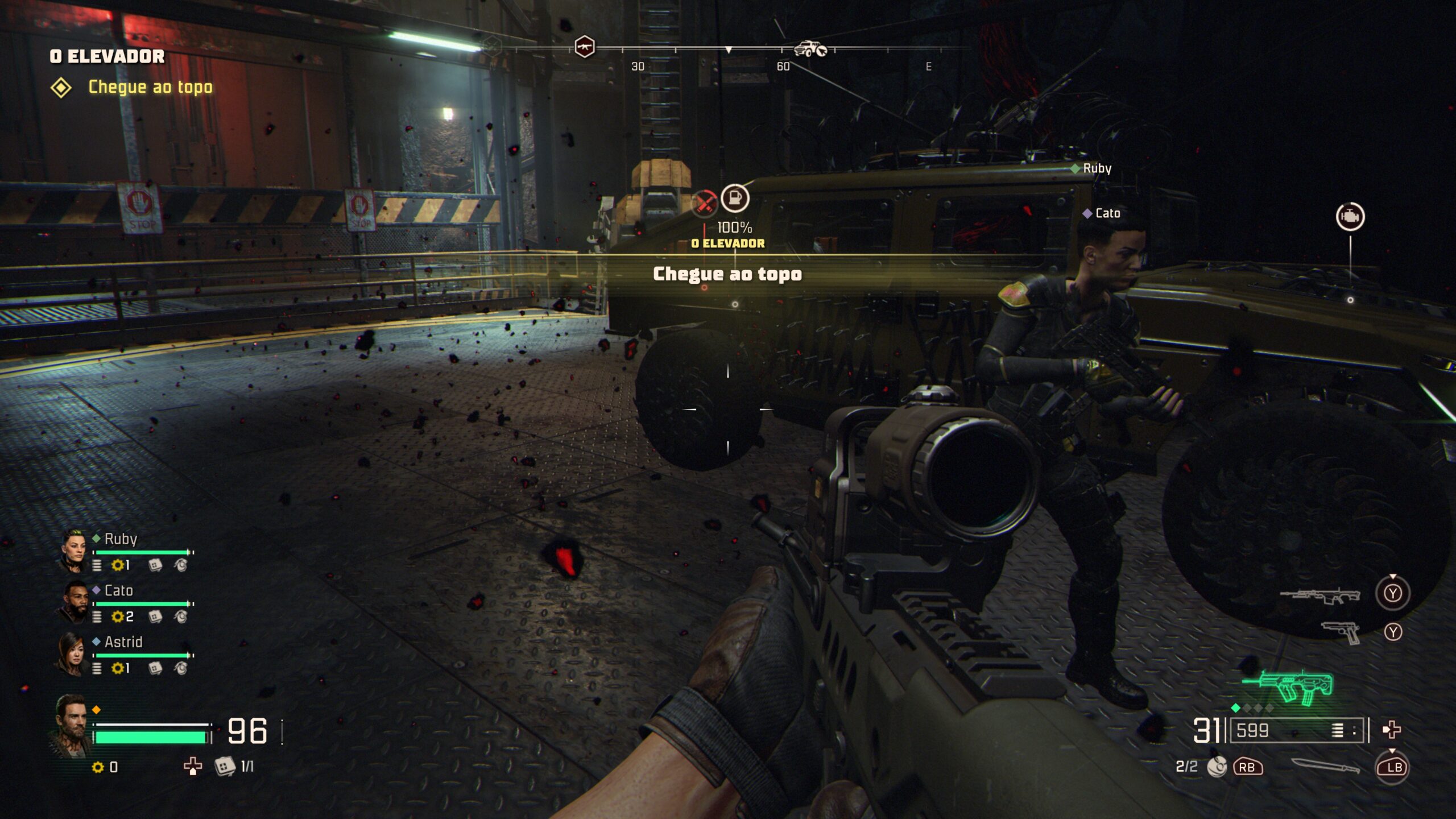Click the O ELEVADOR mission title header
The image size is (1456, 819).
click(107, 57)
